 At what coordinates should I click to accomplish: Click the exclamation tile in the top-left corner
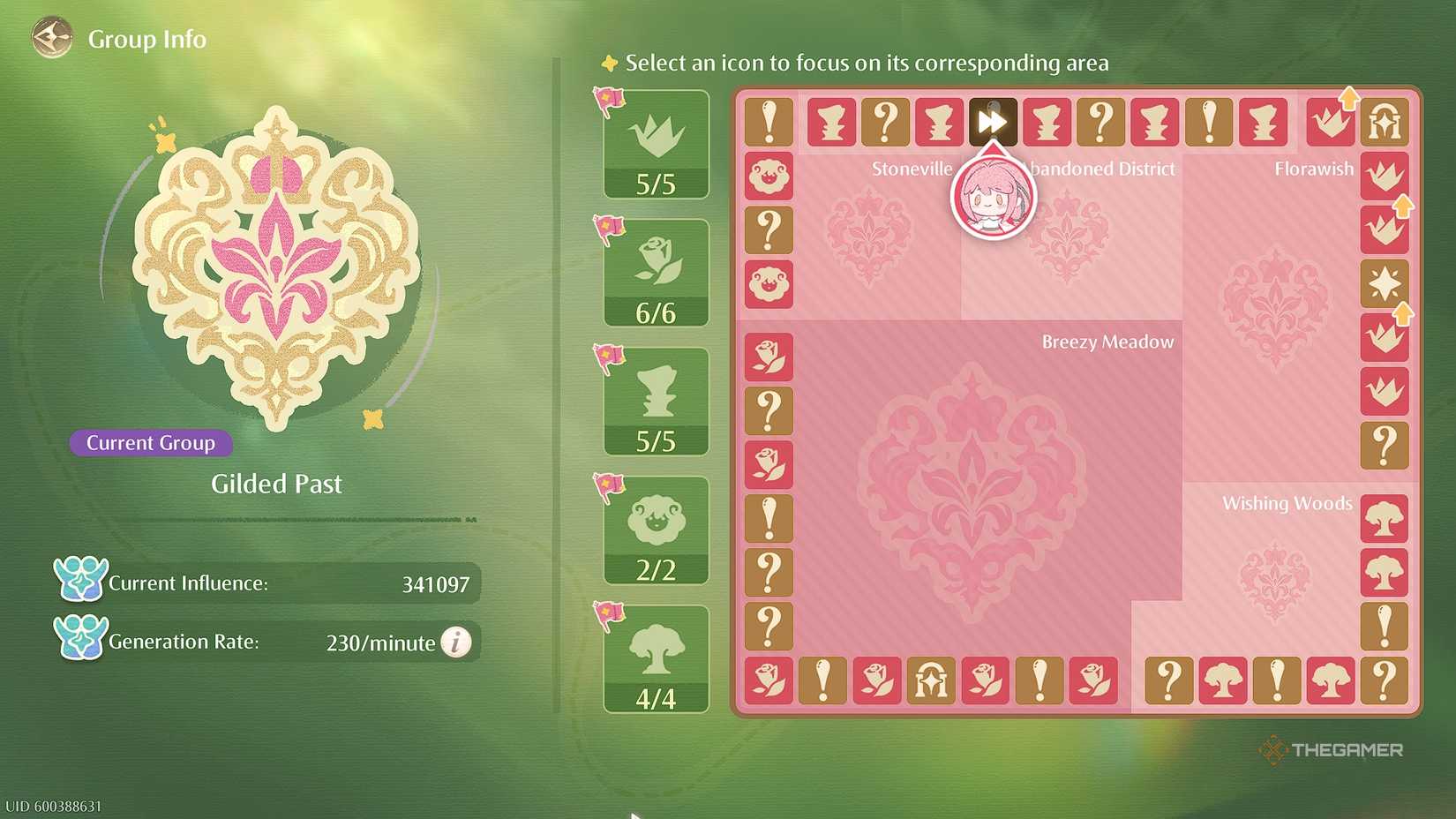click(768, 122)
